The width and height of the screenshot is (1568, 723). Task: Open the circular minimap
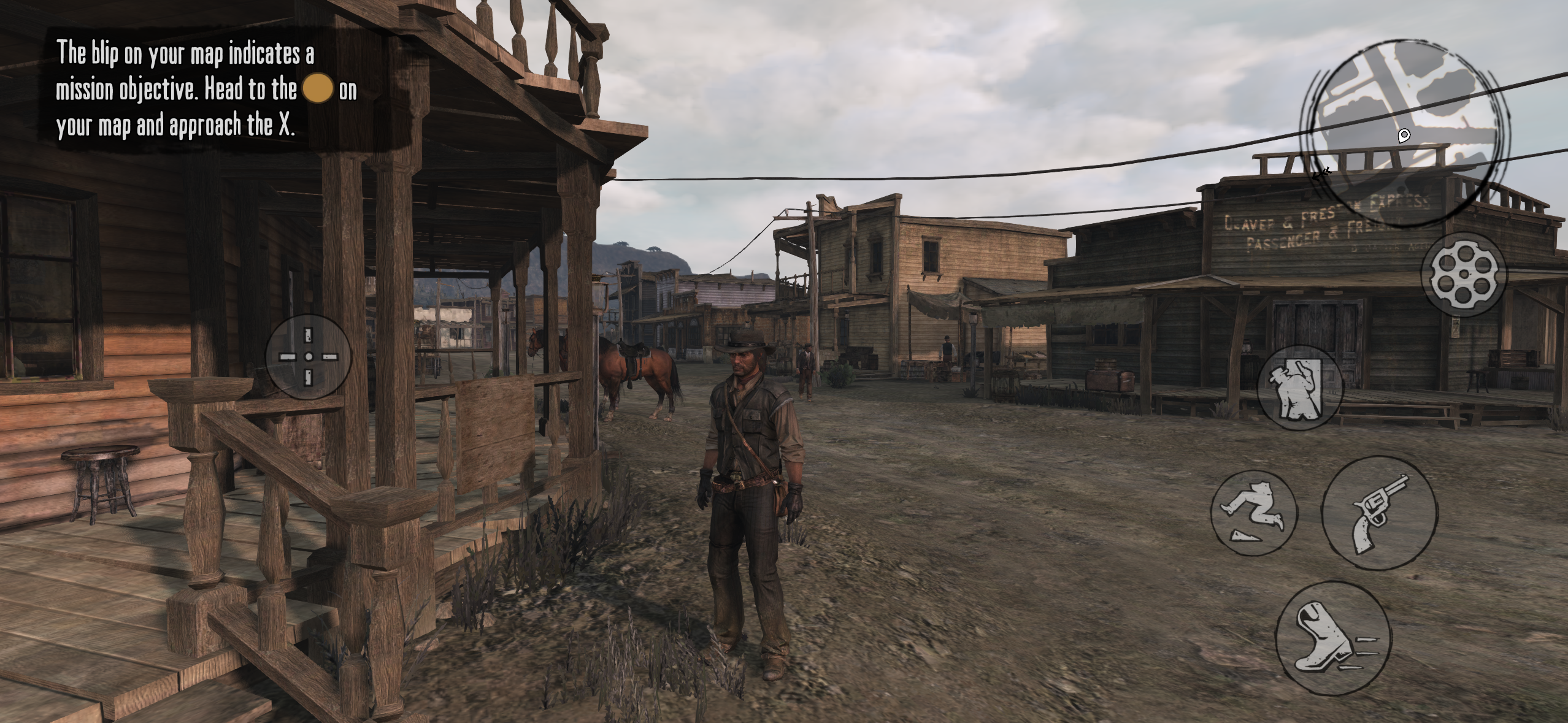(1406, 132)
